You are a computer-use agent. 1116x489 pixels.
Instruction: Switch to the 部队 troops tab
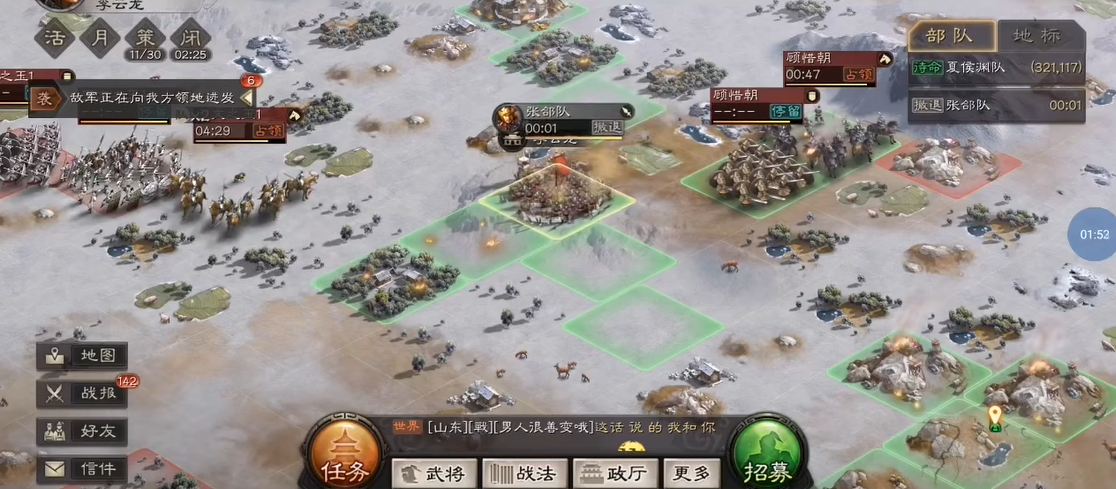tap(949, 36)
